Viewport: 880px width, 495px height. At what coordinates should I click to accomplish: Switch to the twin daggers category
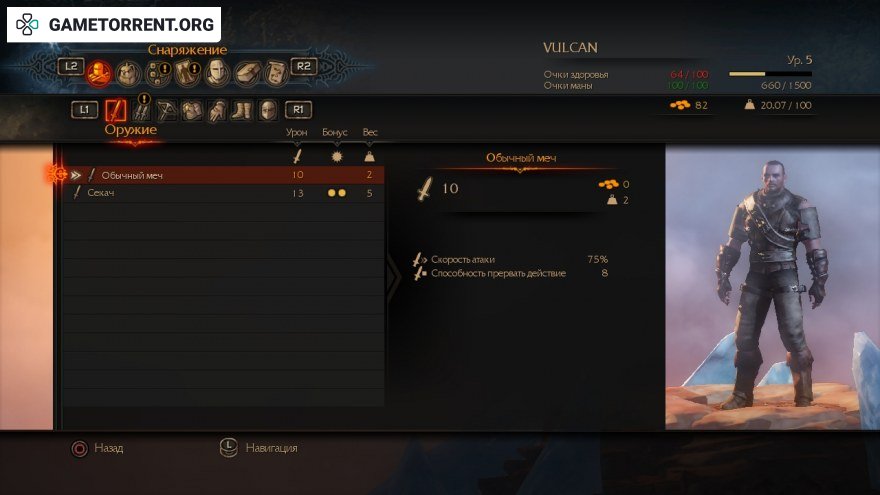[142, 110]
